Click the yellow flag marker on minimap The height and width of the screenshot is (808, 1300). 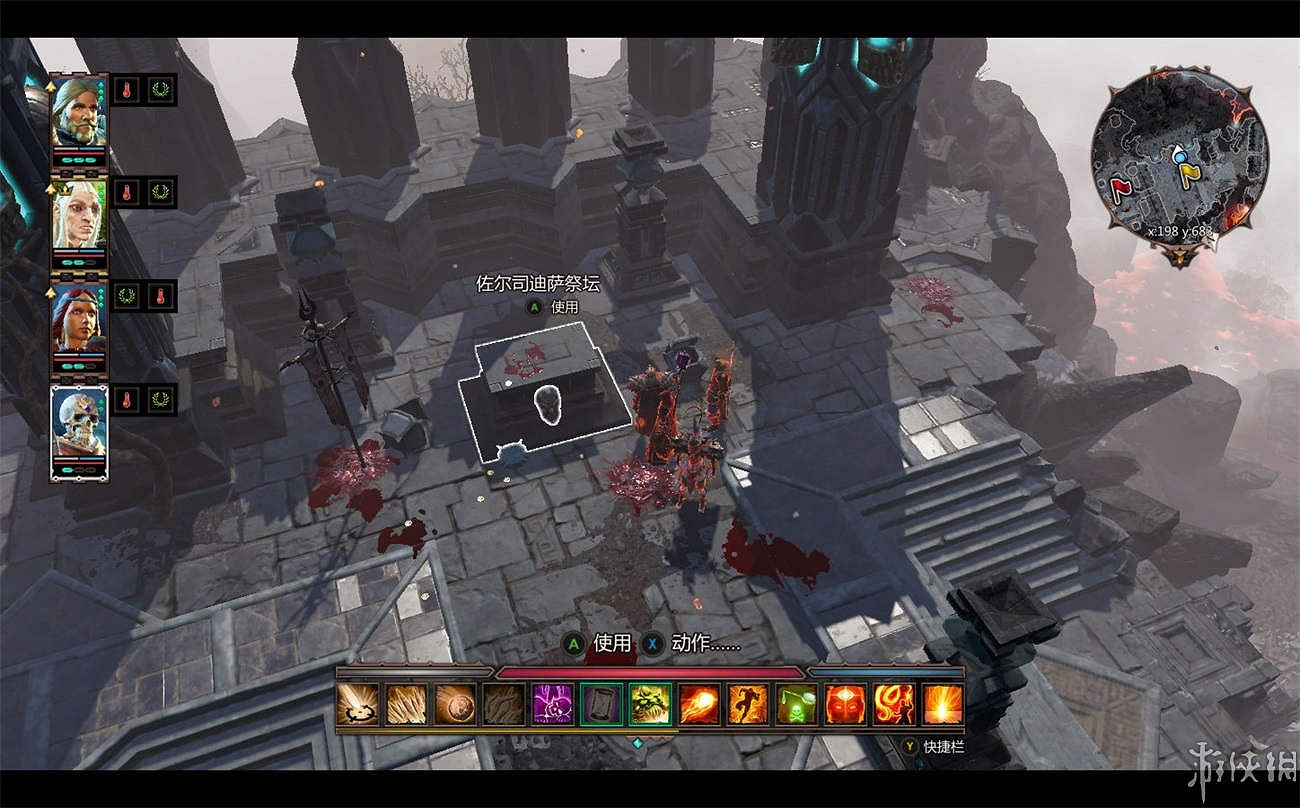1189,176
